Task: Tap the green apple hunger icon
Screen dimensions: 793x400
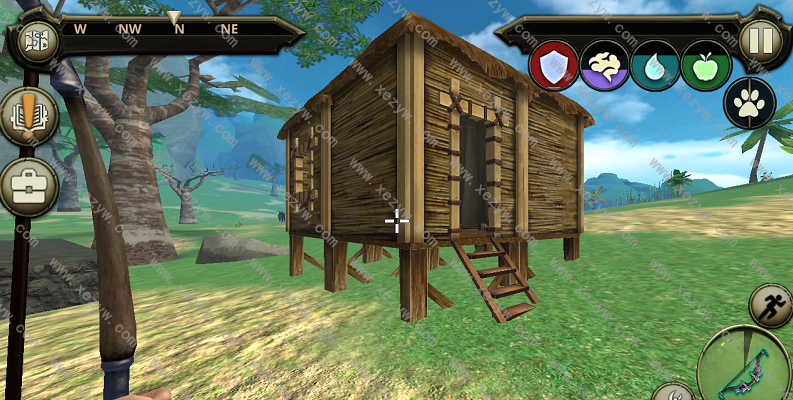Action: pos(706,65)
